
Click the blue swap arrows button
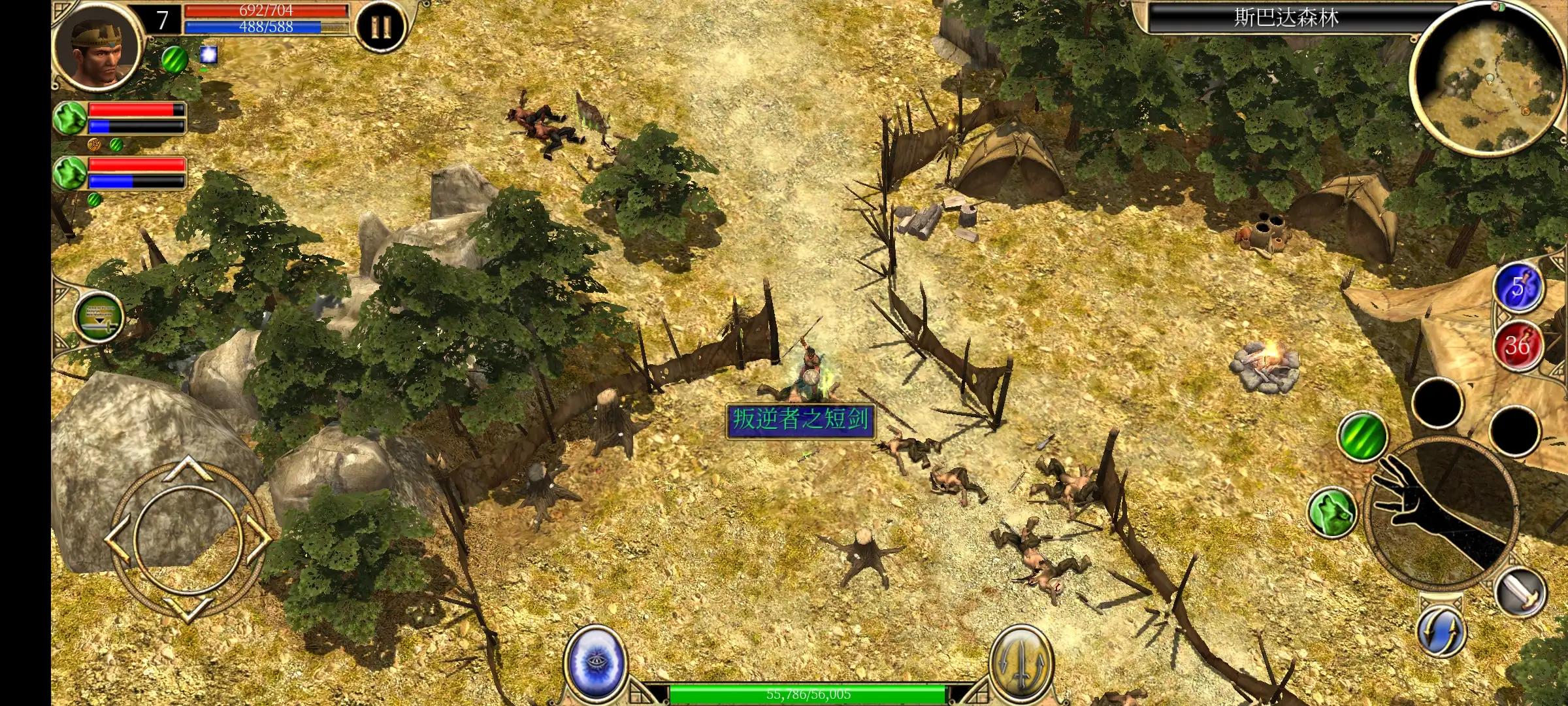[x=1441, y=632]
